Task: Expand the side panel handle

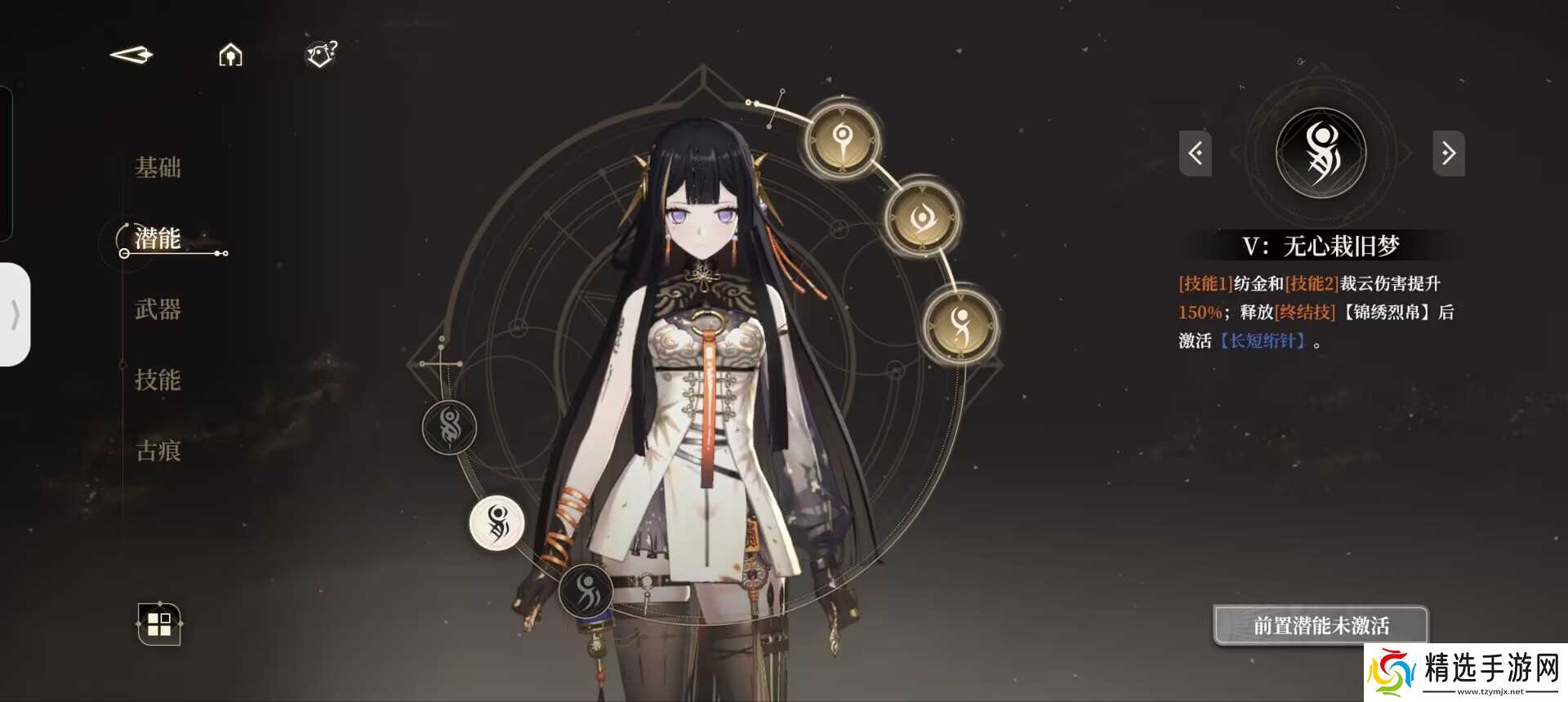Action: click(x=16, y=314)
